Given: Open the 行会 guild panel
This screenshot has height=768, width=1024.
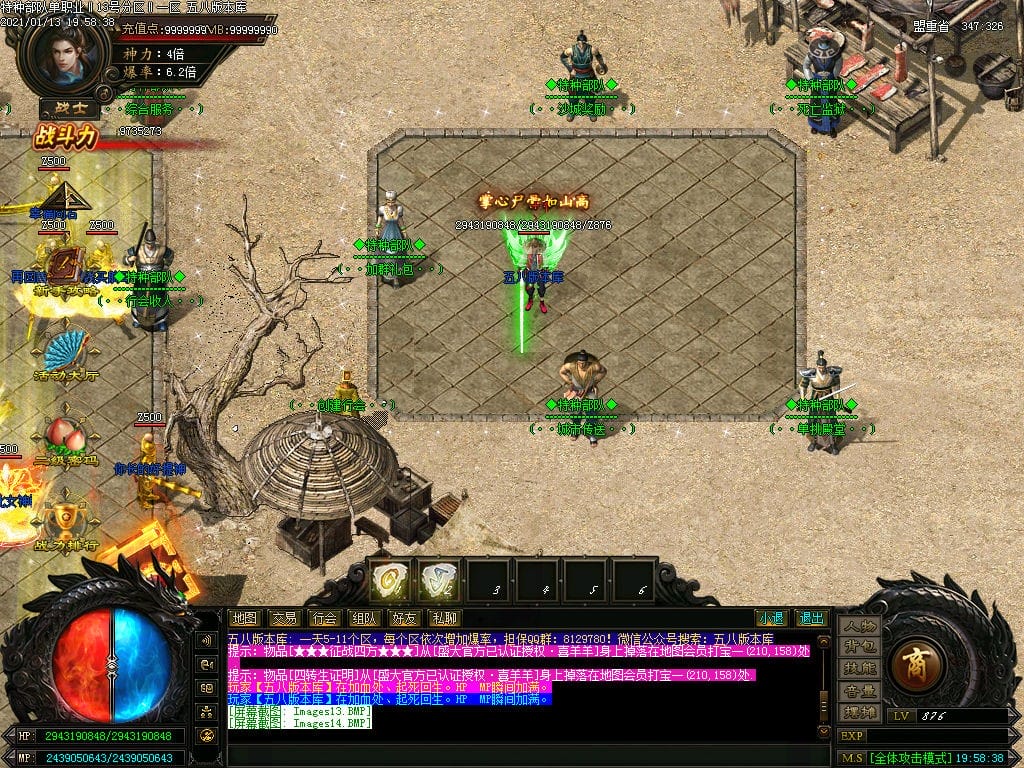Looking at the screenshot, I should [x=323, y=618].
